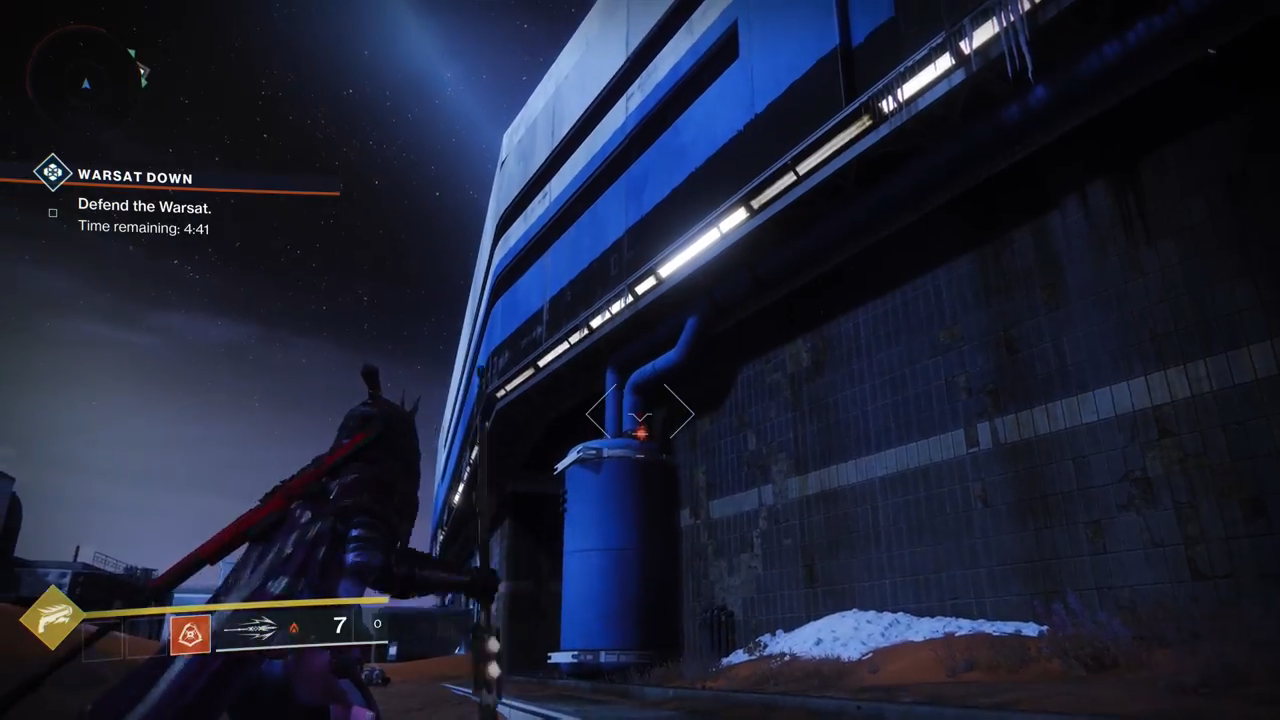The width and height of the screenshot is (1280, 720).
Task: Select the orange square subclass icon
Action: click(190, 634)
